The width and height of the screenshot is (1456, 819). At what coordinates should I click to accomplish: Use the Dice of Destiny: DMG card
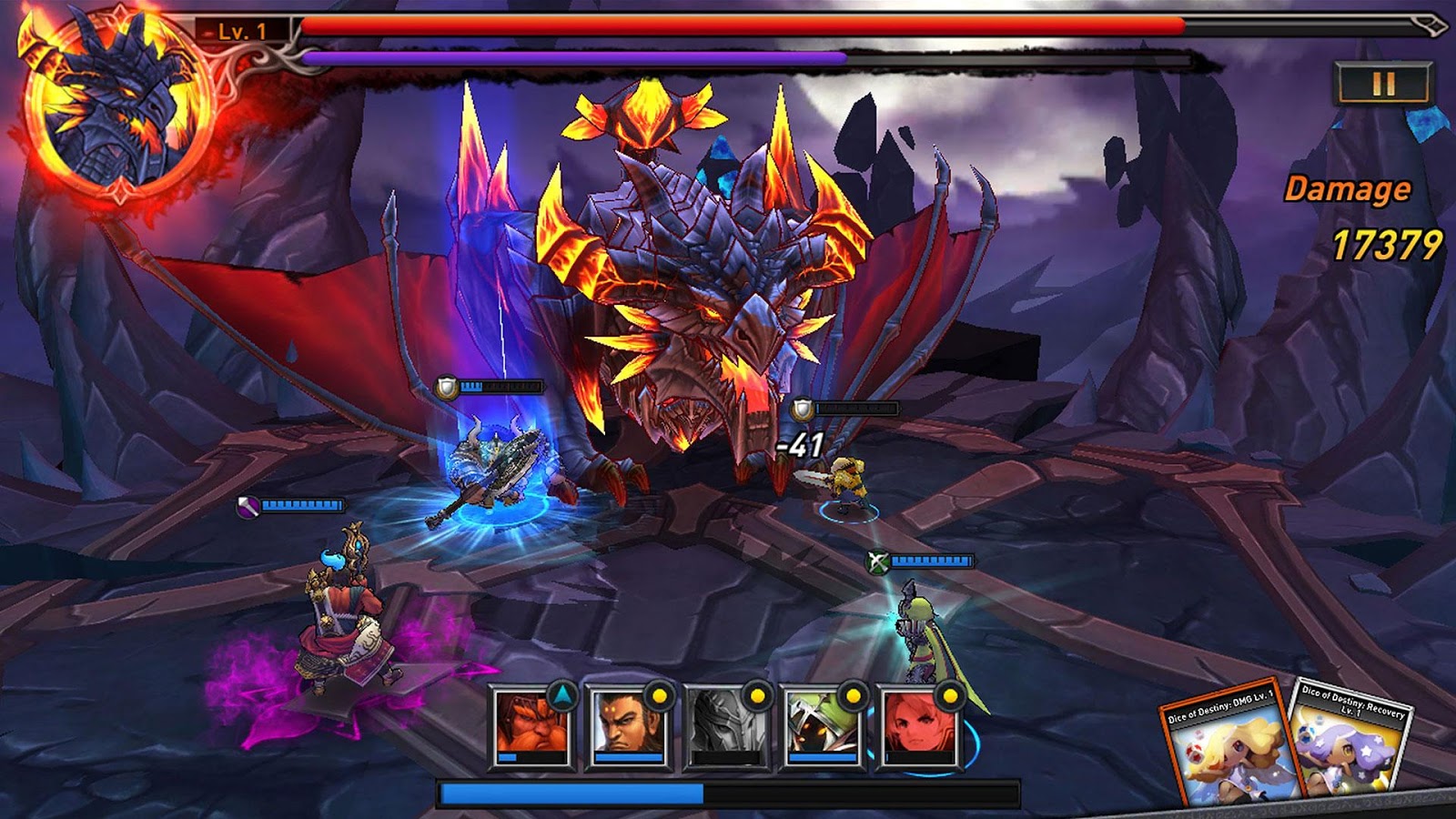1225,746
